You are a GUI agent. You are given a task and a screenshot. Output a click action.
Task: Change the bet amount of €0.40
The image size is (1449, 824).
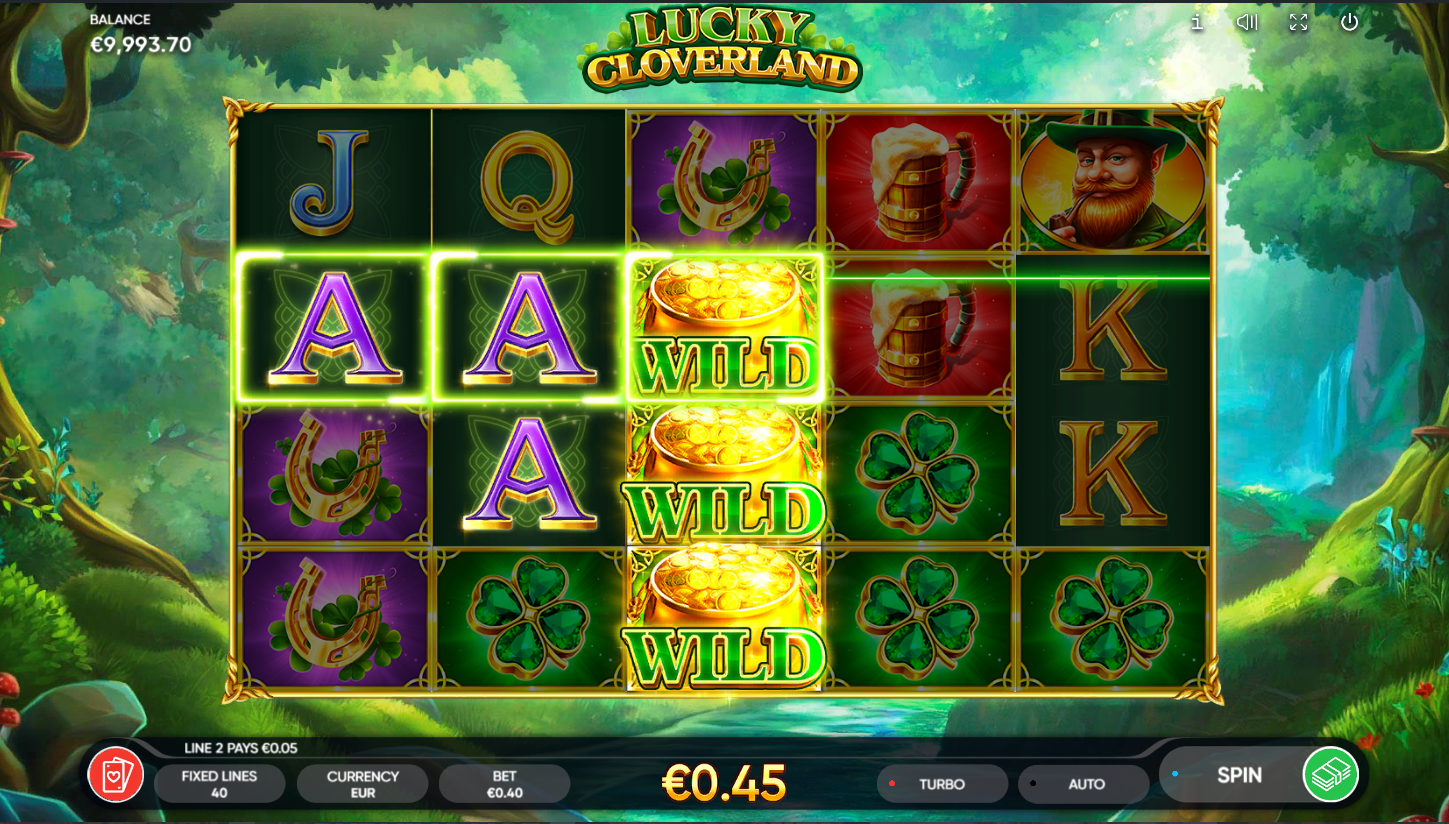(504, 784)
